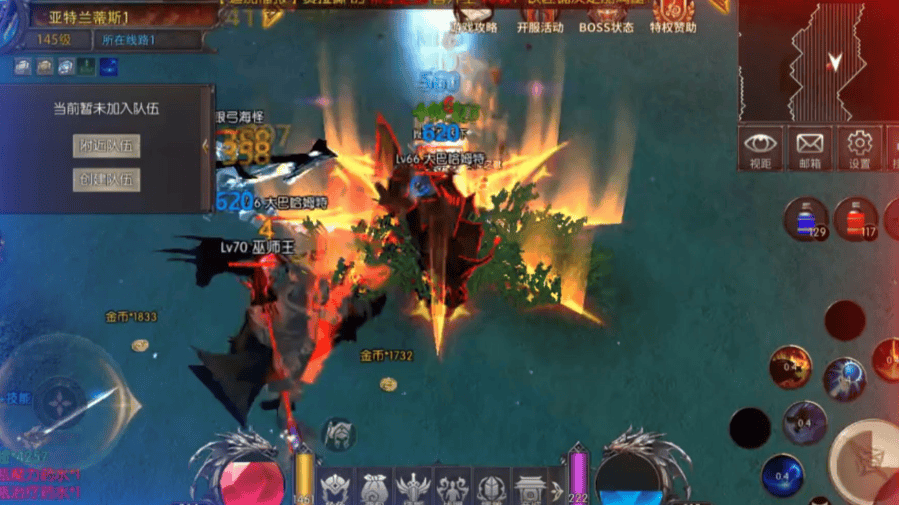The width and height of the screenshot is (899, 505).
Task: Open the pagoda building icon in bottom bar
Action: pyautogui.click(x=530, y=488)
